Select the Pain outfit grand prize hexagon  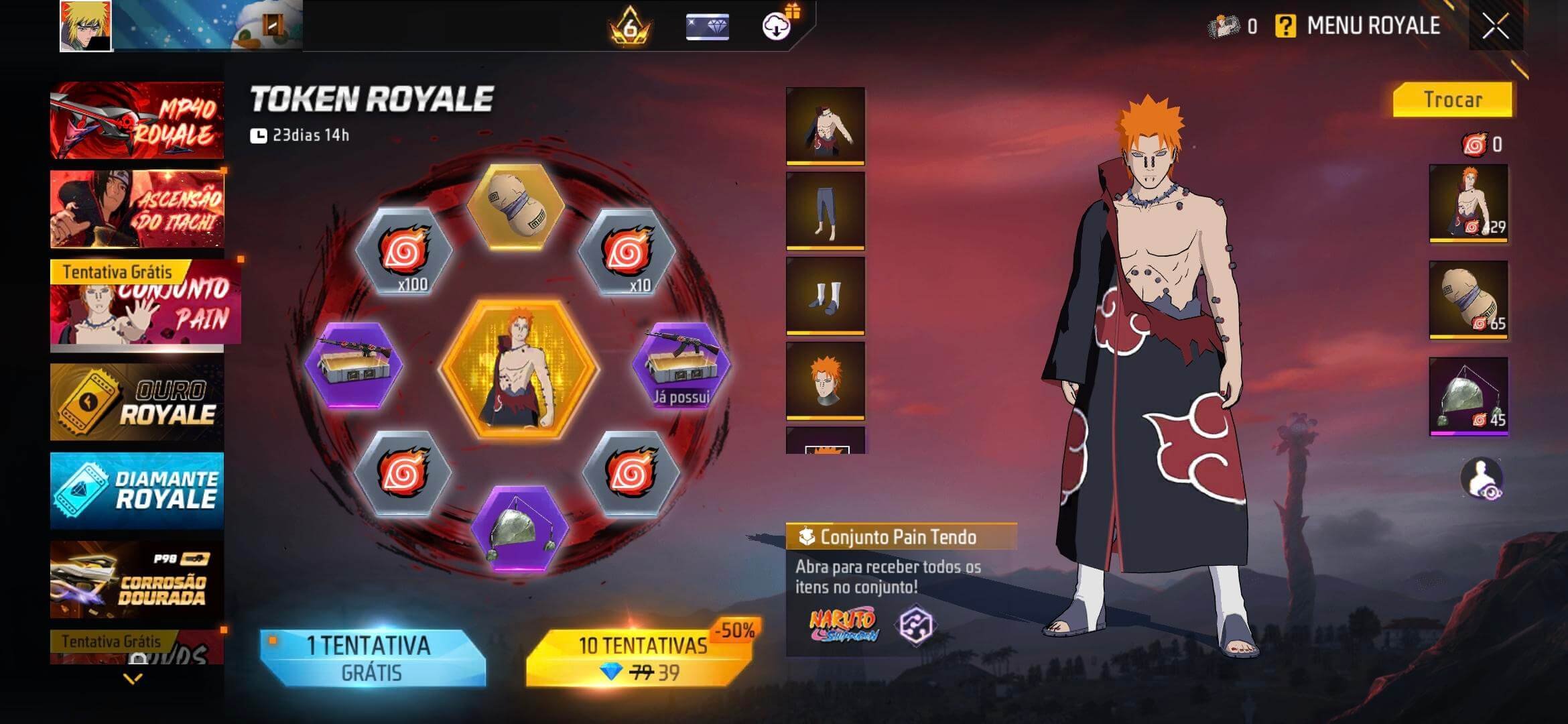click(x=518, y=369)
